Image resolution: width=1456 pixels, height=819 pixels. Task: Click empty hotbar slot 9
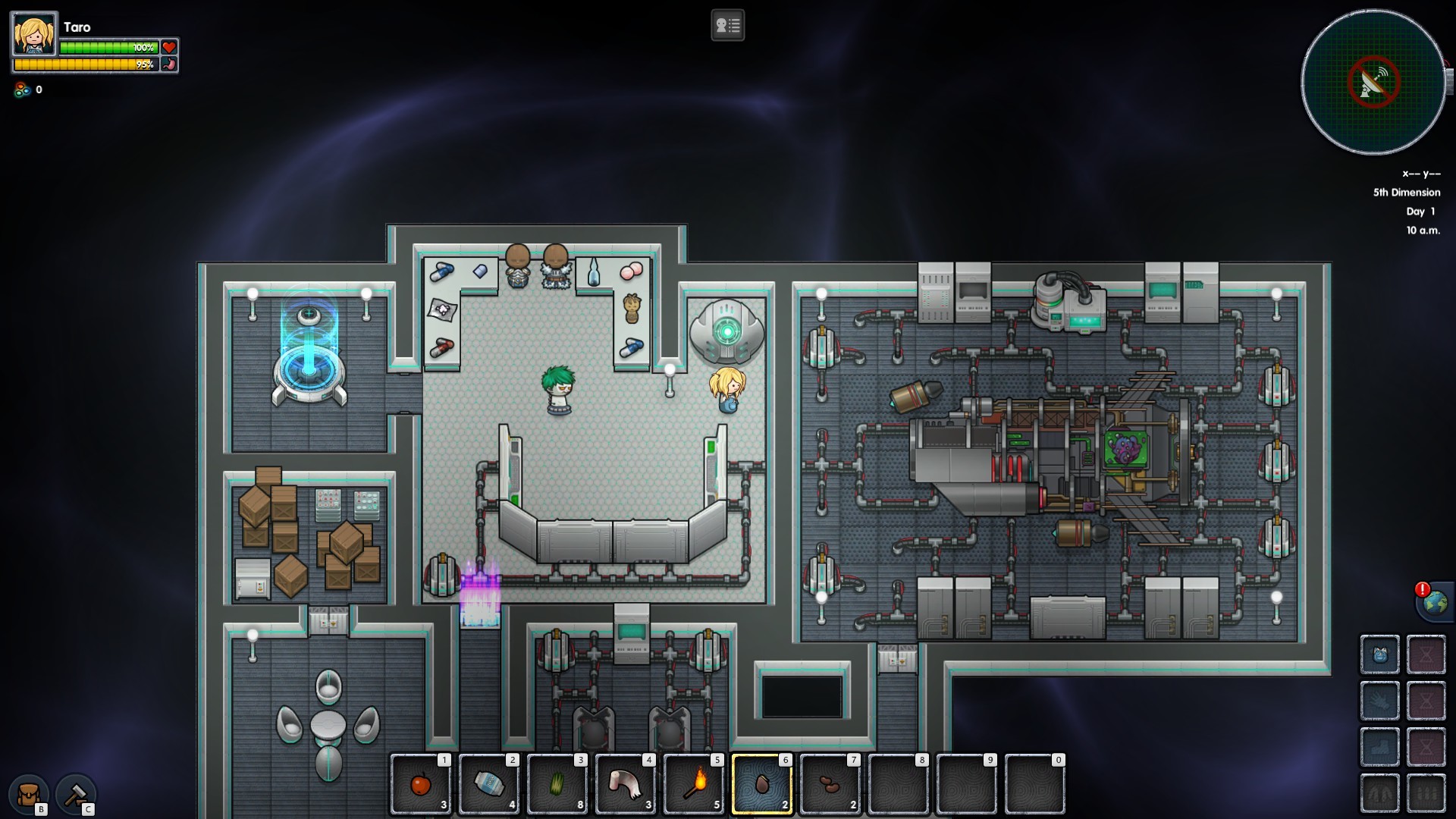point(967,785)
